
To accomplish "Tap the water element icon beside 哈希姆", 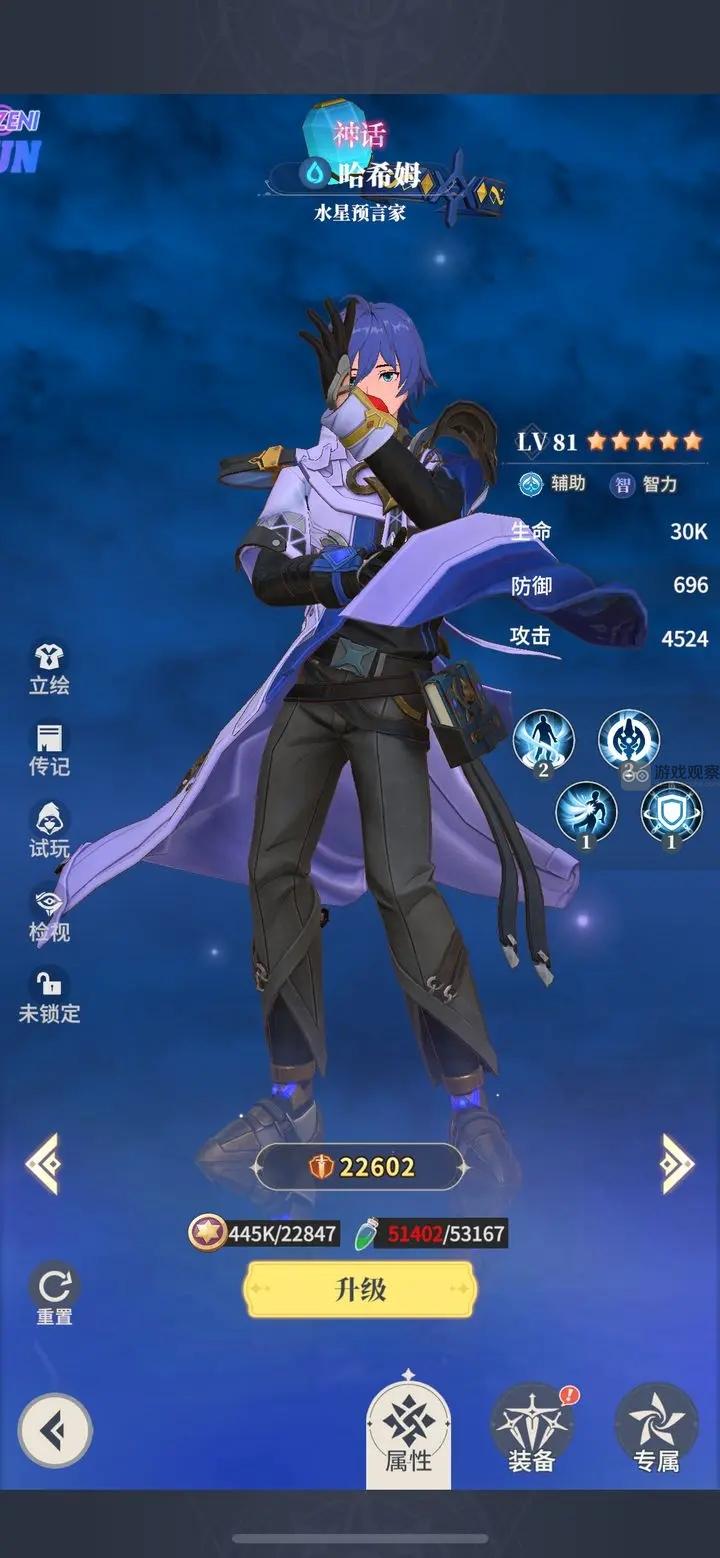I will (x=316, y=174).
